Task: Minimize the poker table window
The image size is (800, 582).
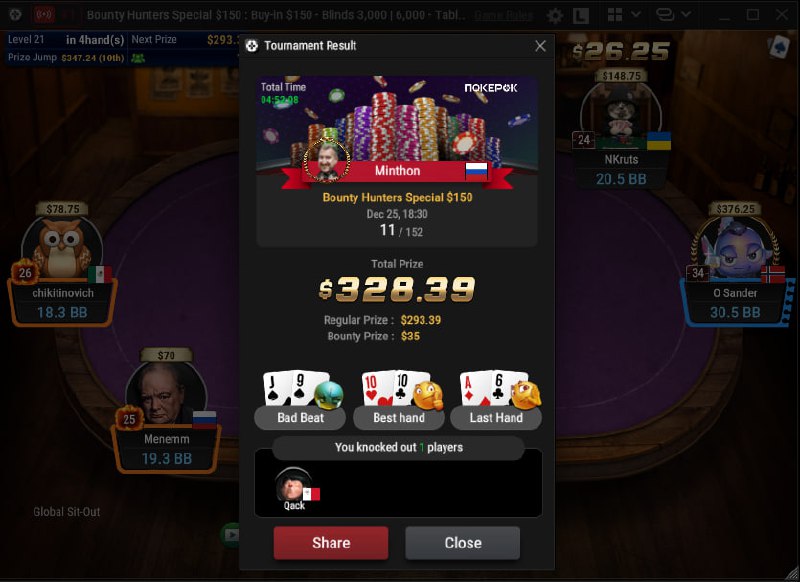Action: pyautogui.click(x=724, y=15)
